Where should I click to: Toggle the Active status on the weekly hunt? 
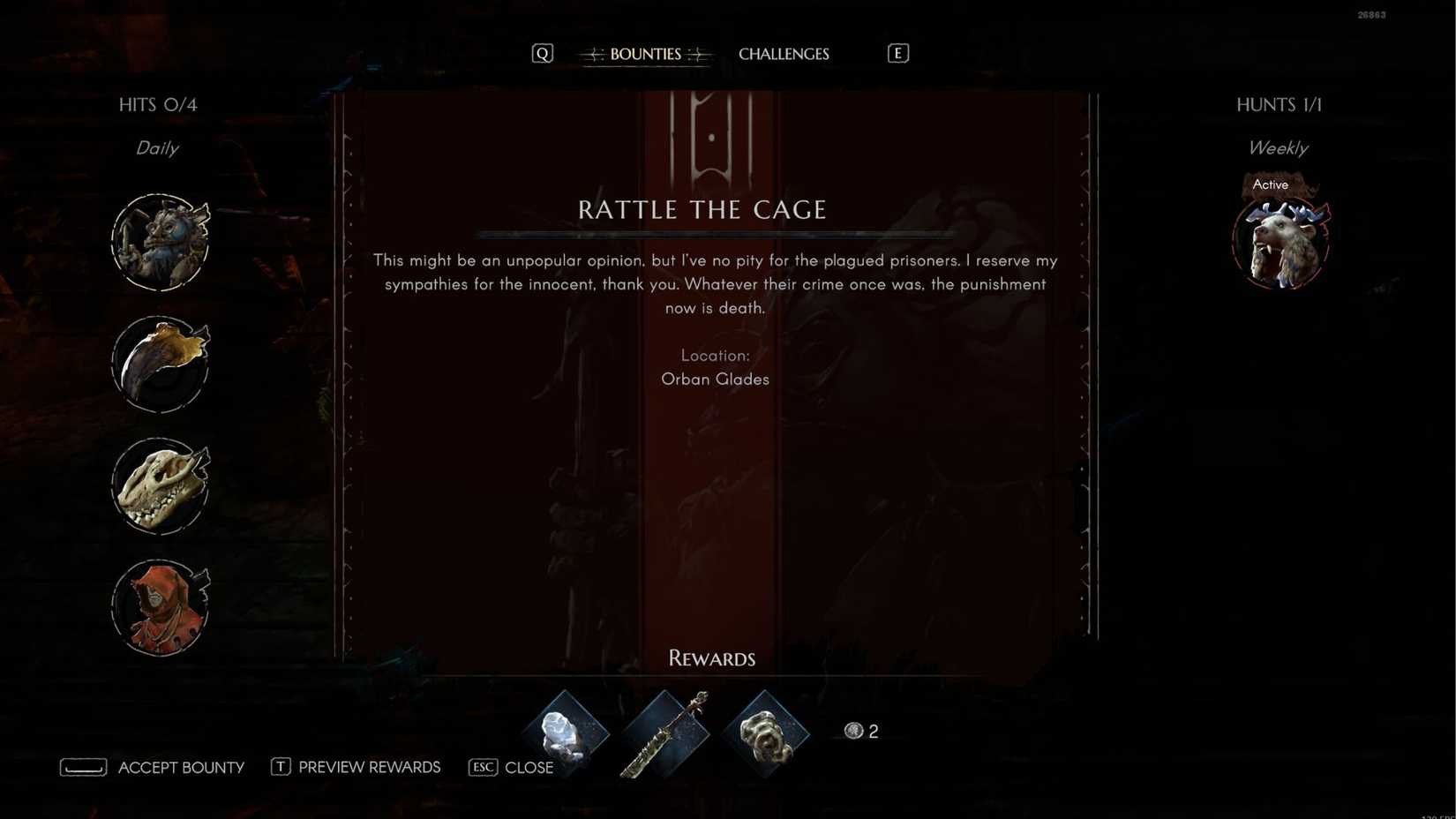click(x=1270, y=184)
